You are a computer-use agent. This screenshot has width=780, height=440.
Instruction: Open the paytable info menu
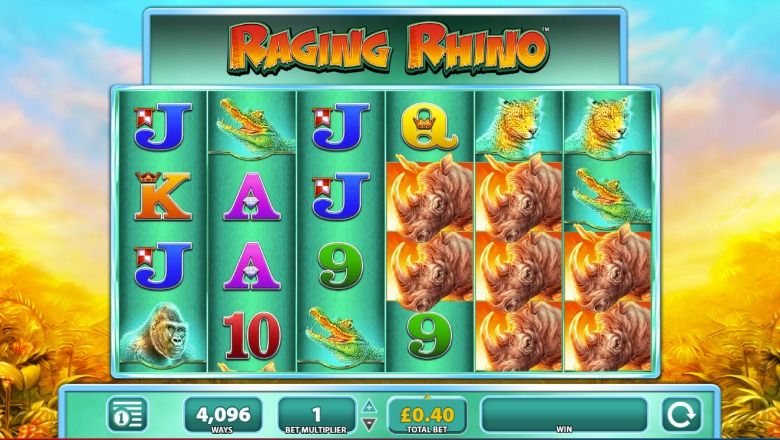pyautogui.click(x=126, y=413)
